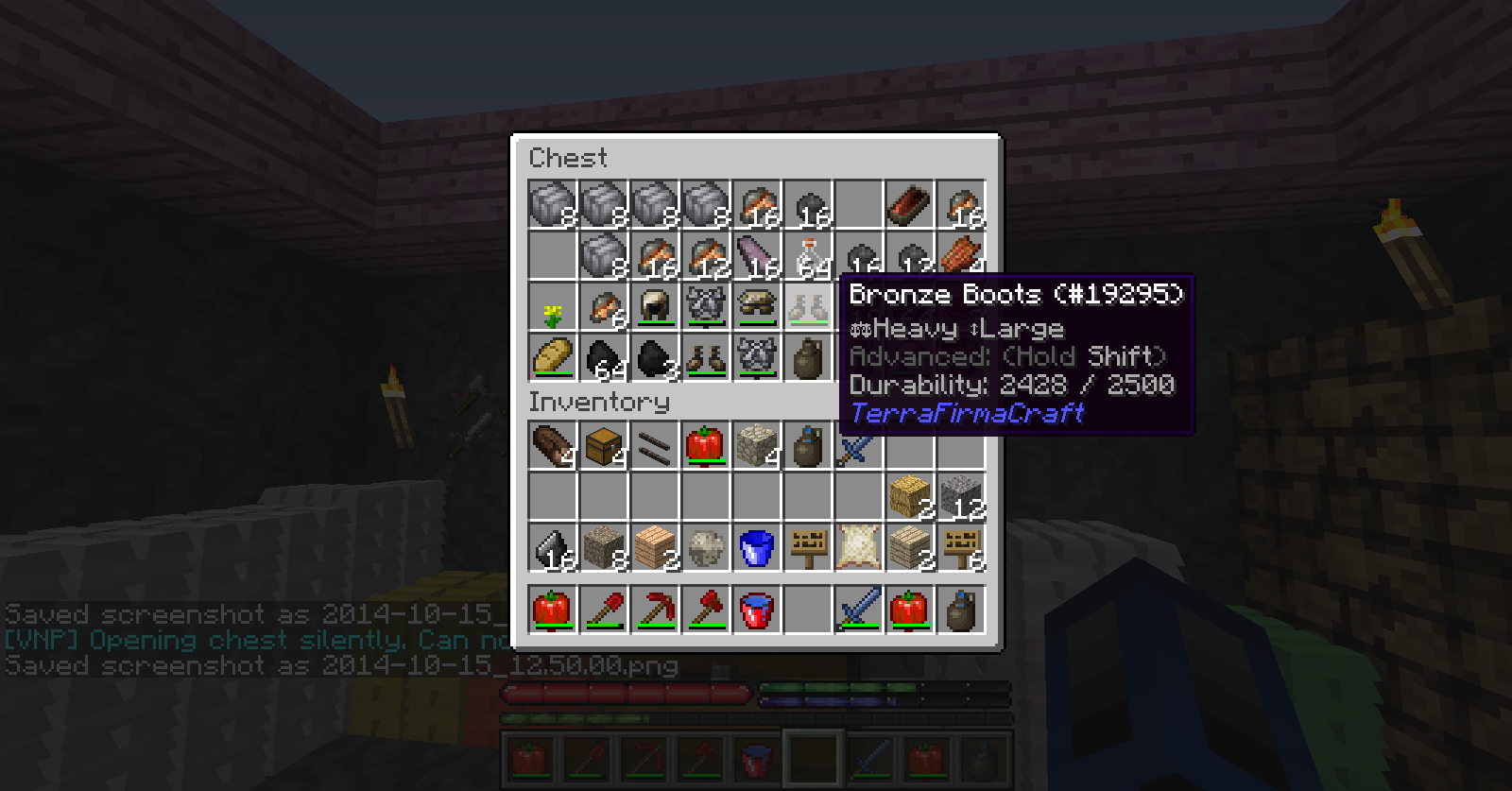
Task: Pick up the straw thatch block stack
Action: (x=910, y=496)
